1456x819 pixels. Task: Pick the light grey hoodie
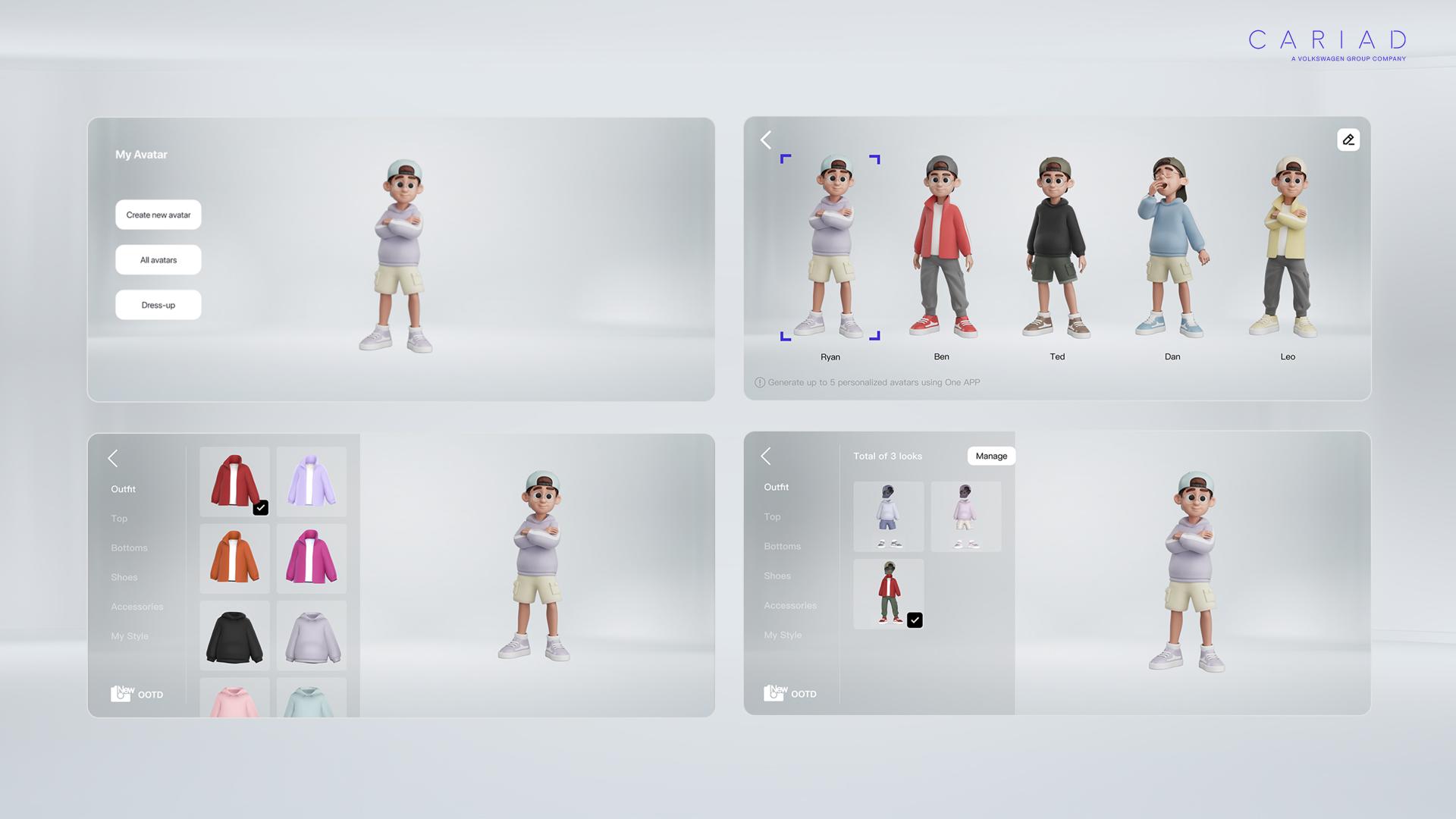(x=311, y=635)
